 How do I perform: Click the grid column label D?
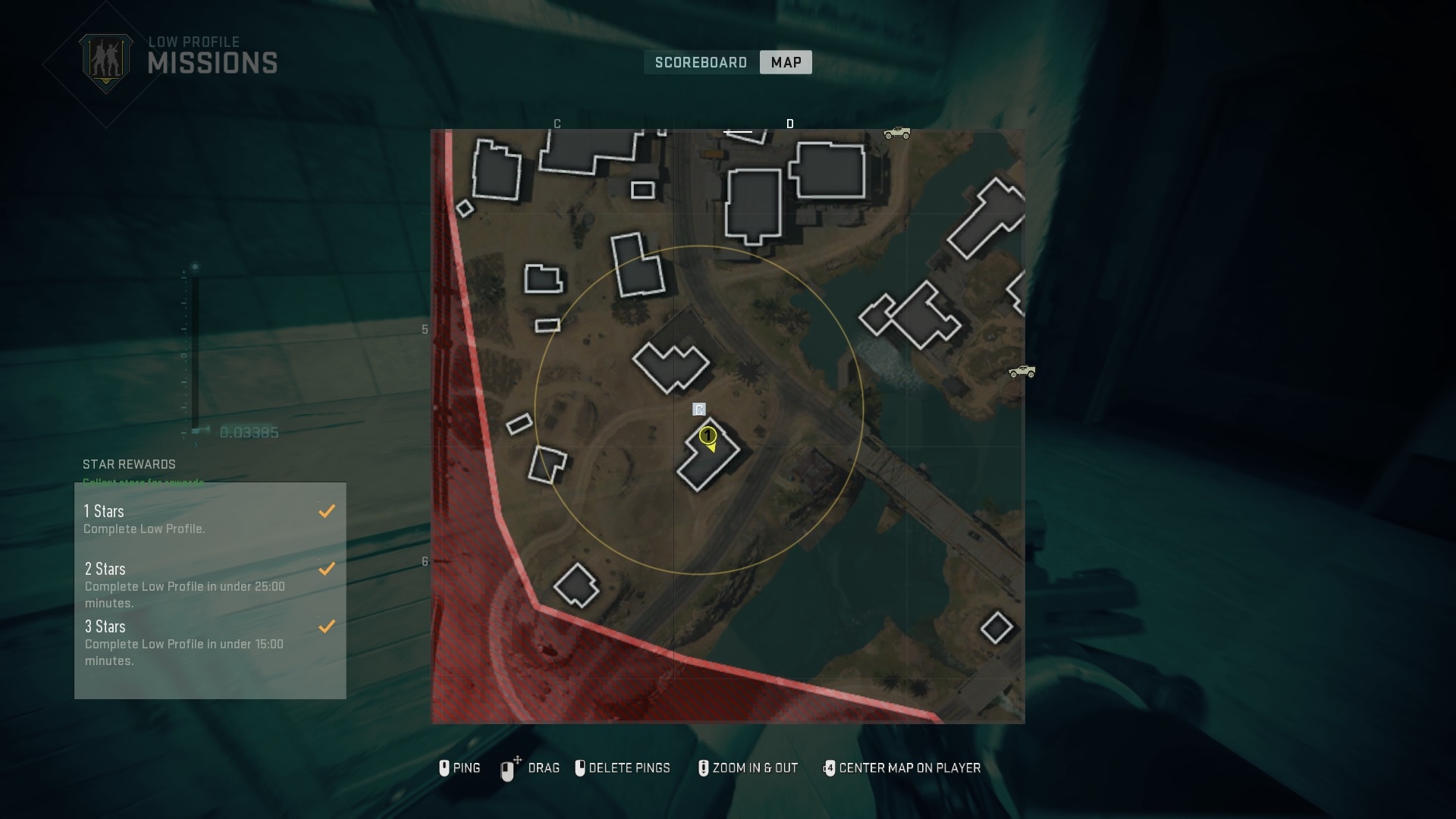coord(791,123)
